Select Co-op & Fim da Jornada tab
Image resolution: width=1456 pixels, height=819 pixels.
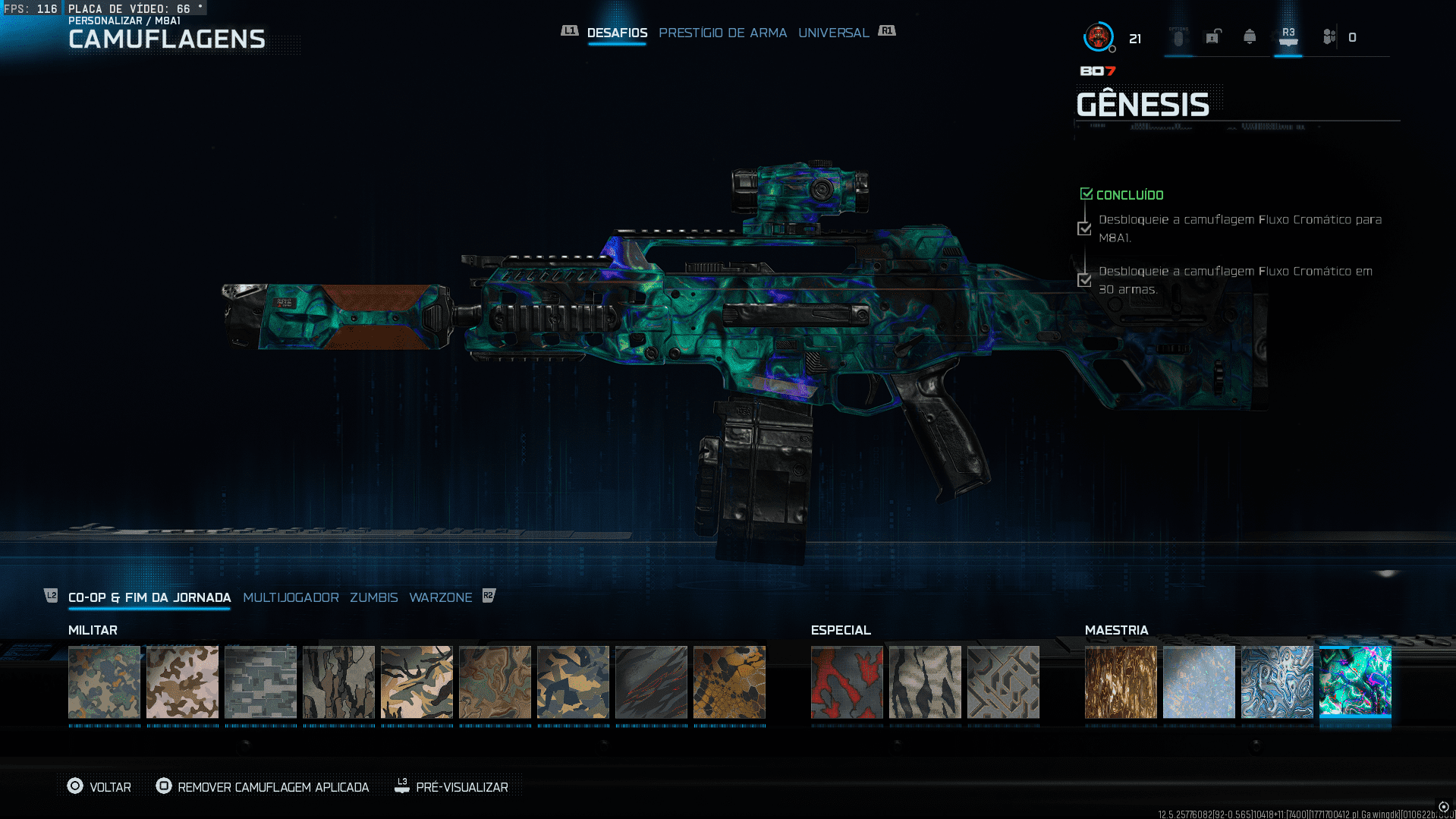[149, 597]
